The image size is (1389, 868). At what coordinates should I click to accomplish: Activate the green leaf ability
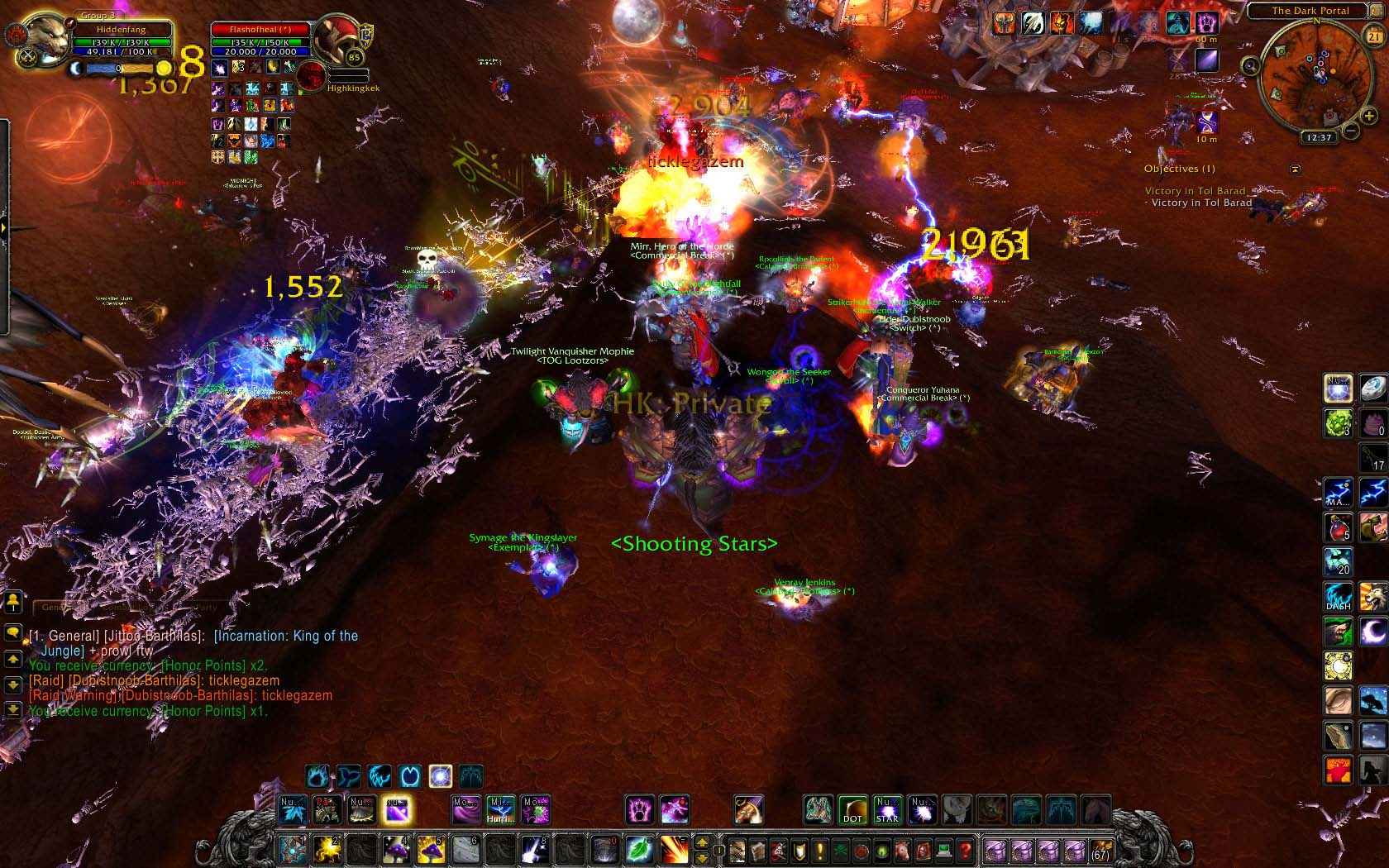[x=638, y=850]
